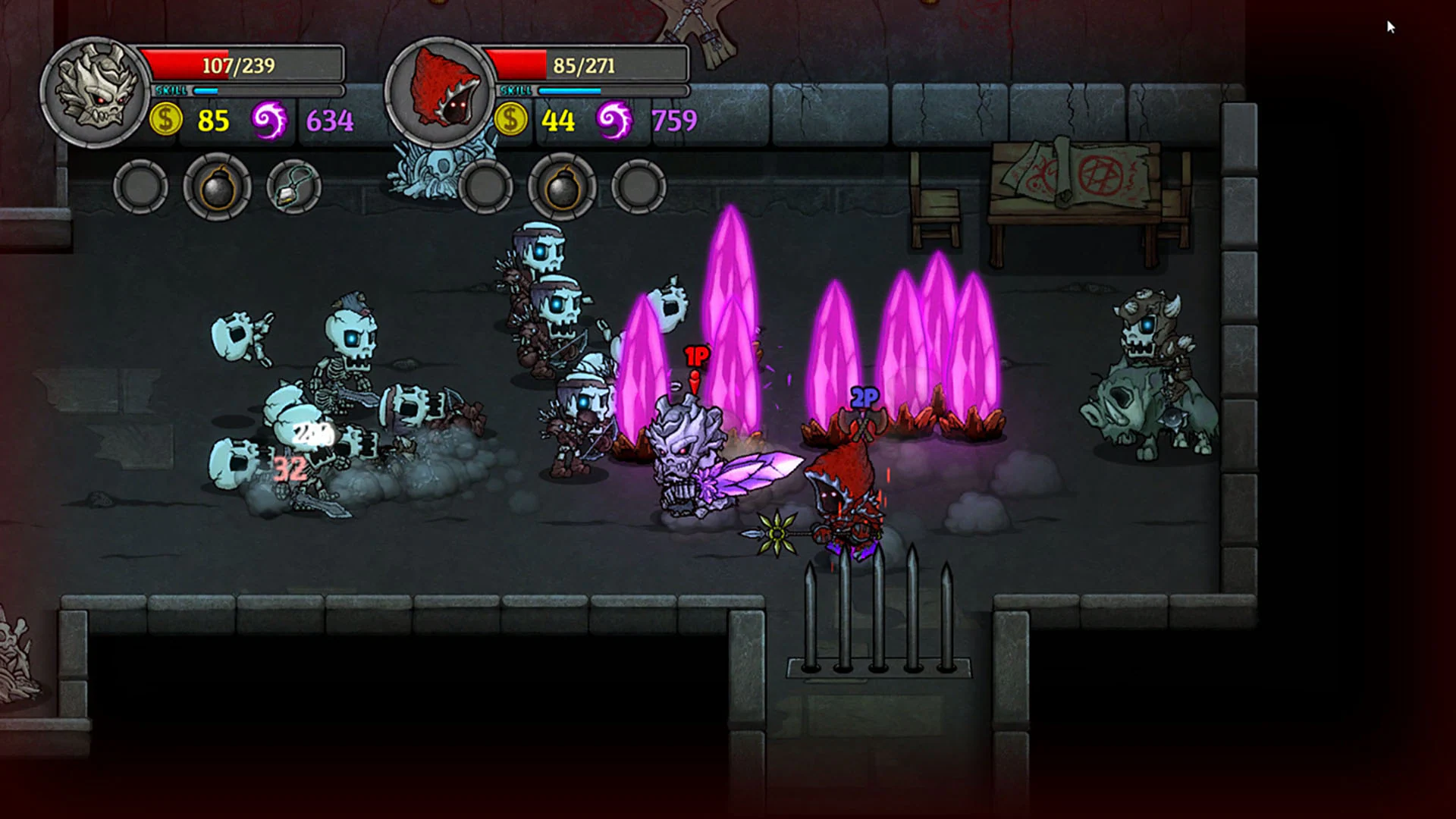1456x819 pixels.
Task: Select Player 2's bomb item slot
Action: click(561, 187)
